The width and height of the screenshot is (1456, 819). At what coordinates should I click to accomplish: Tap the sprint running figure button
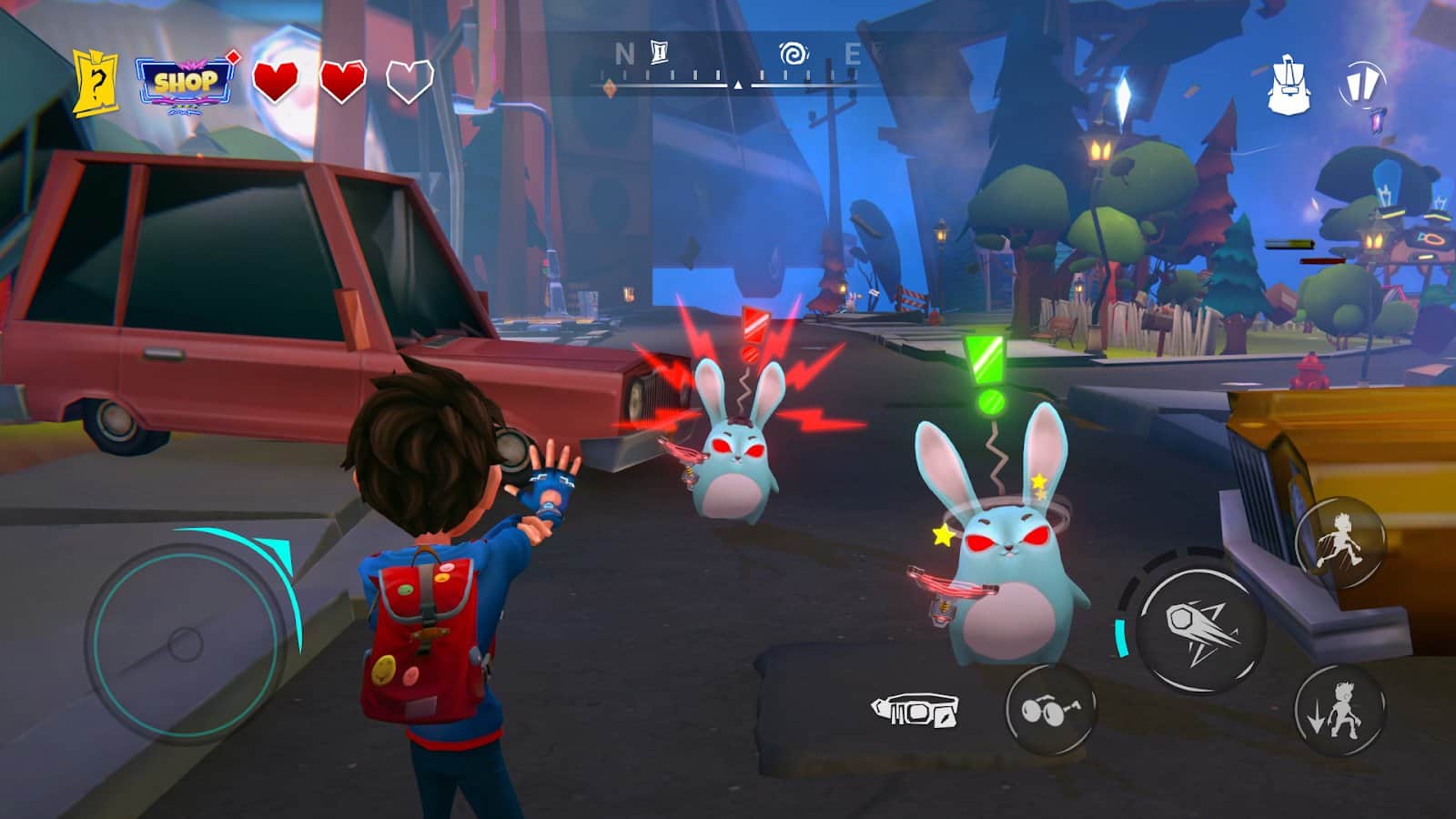1340,542
